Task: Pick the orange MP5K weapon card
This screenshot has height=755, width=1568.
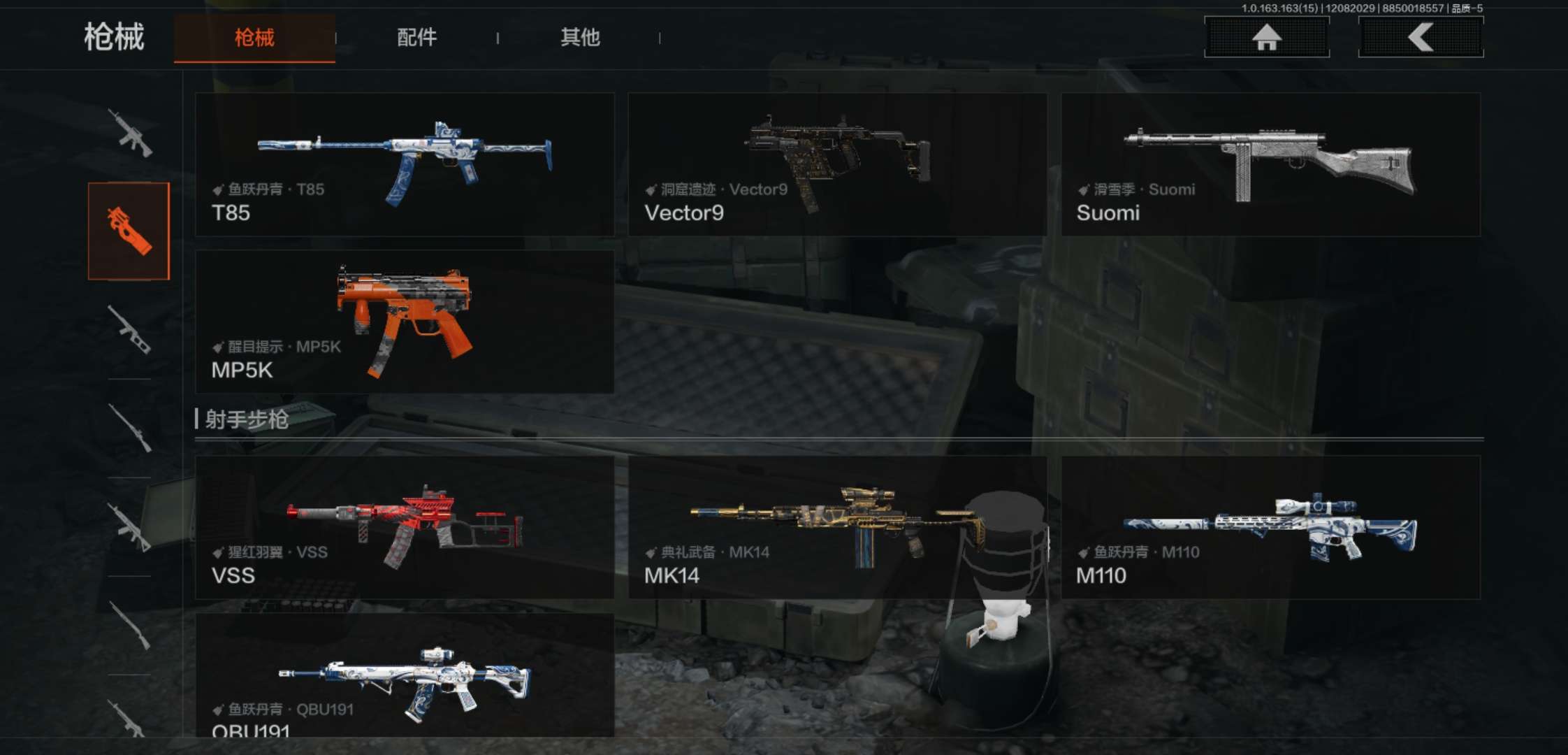Action: [x=405, y=322]
